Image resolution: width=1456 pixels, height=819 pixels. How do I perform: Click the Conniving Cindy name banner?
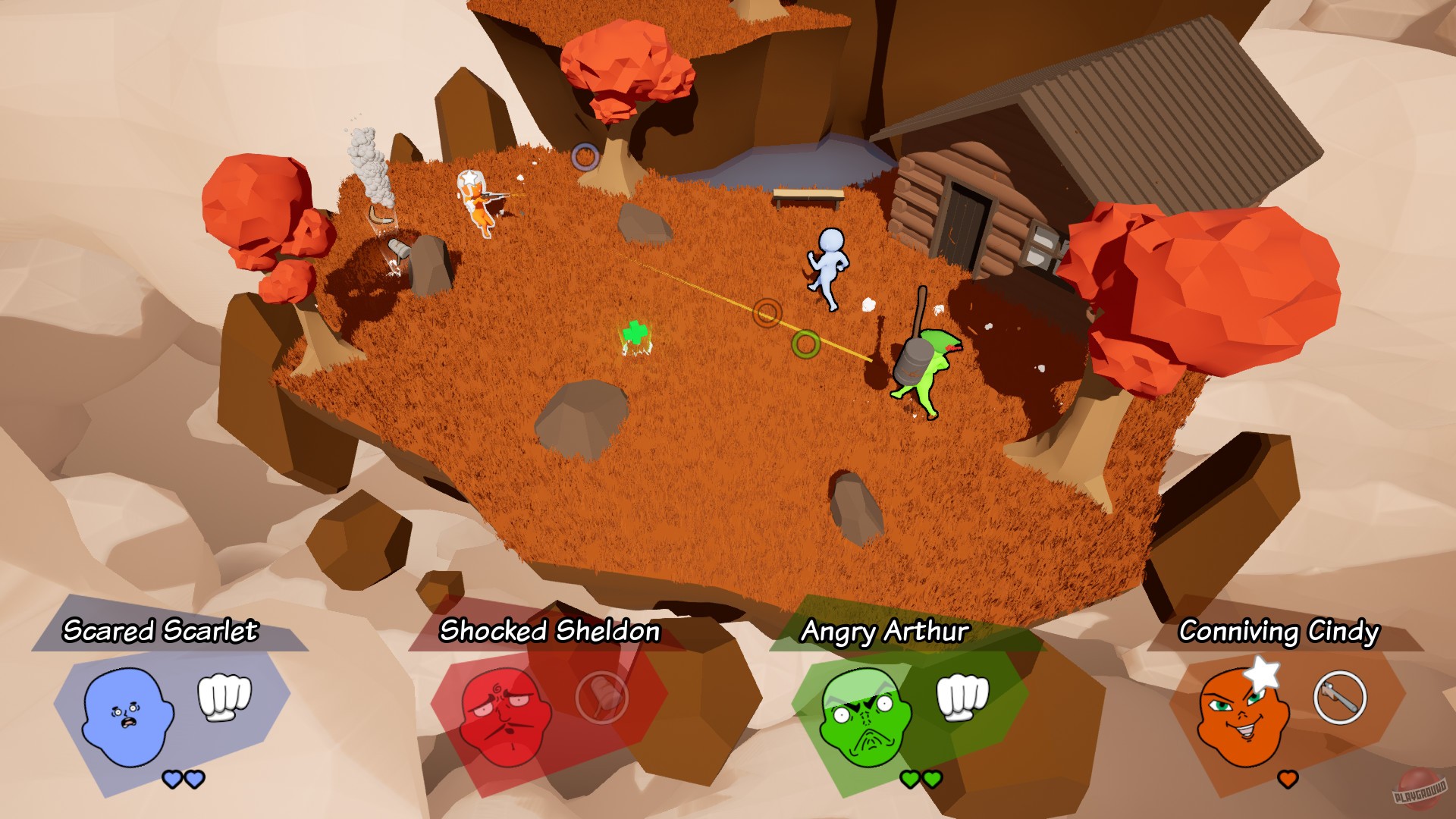coord(1279,631)
